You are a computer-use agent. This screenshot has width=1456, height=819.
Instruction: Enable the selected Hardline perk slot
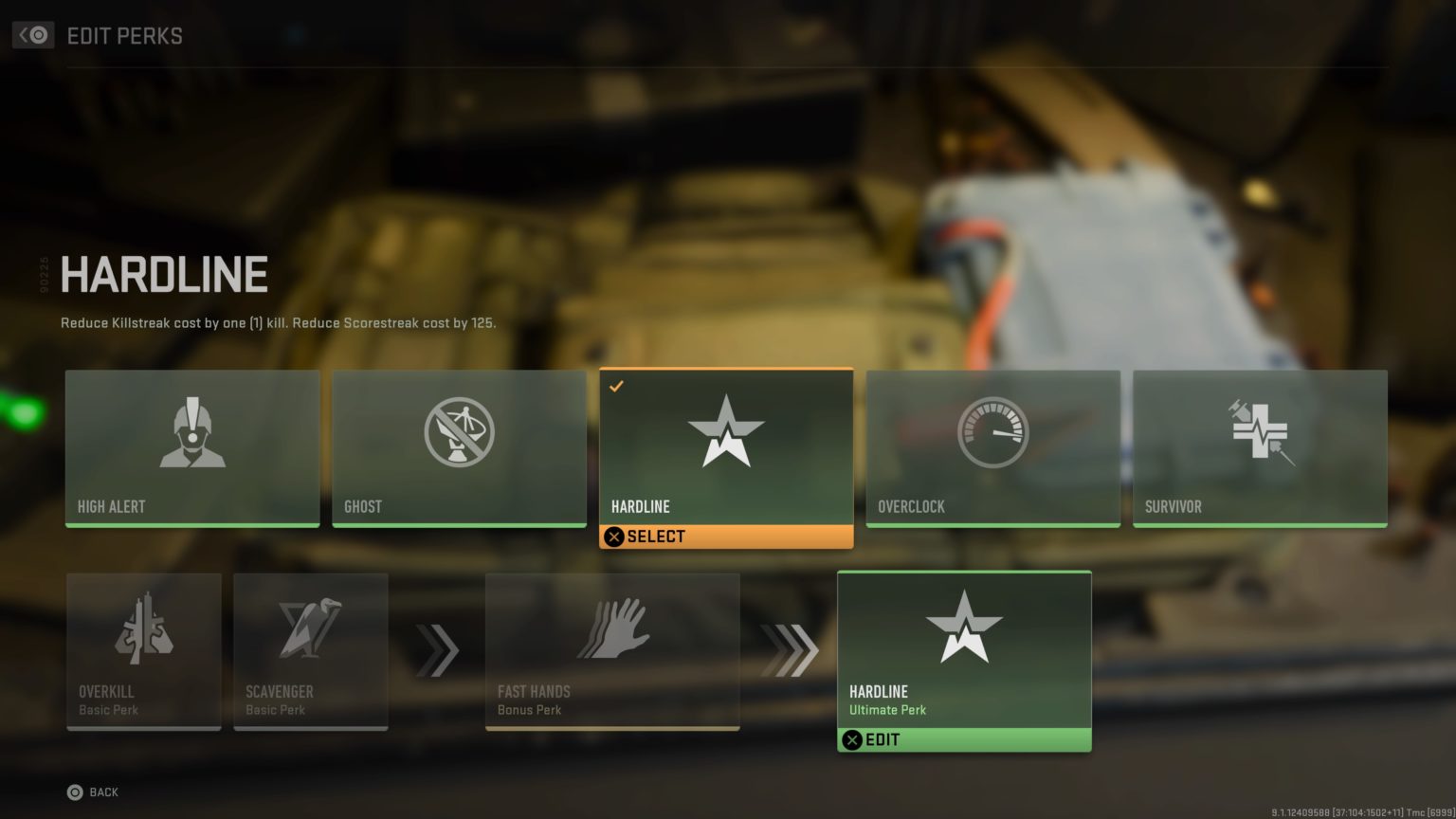(726, 537)
